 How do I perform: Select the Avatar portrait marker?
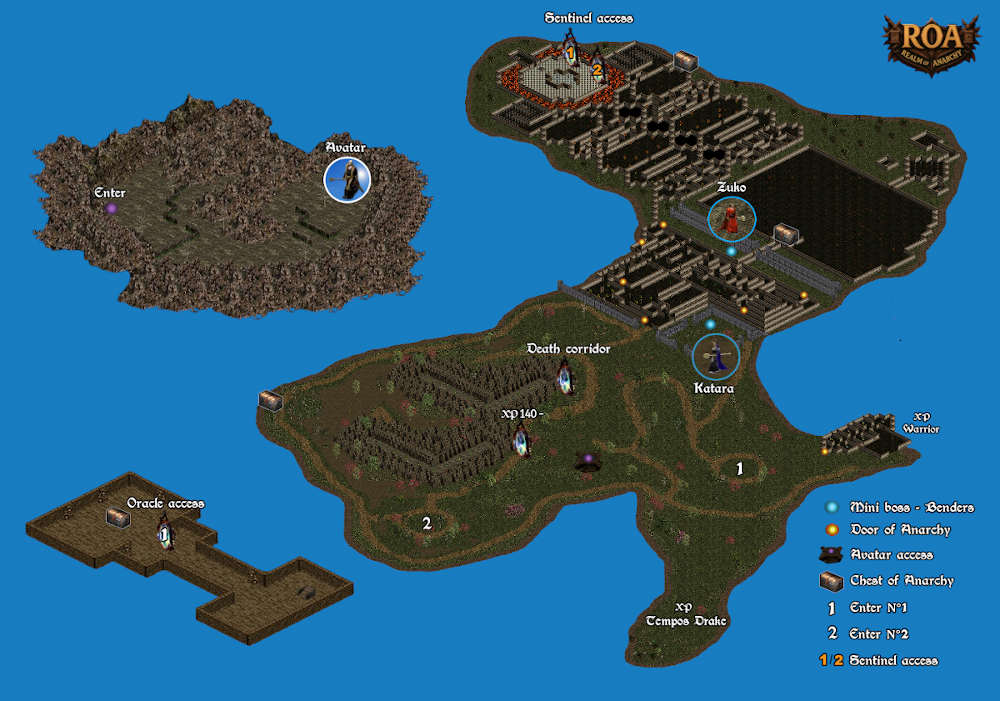pyautogui.click(x=347, y=179)
